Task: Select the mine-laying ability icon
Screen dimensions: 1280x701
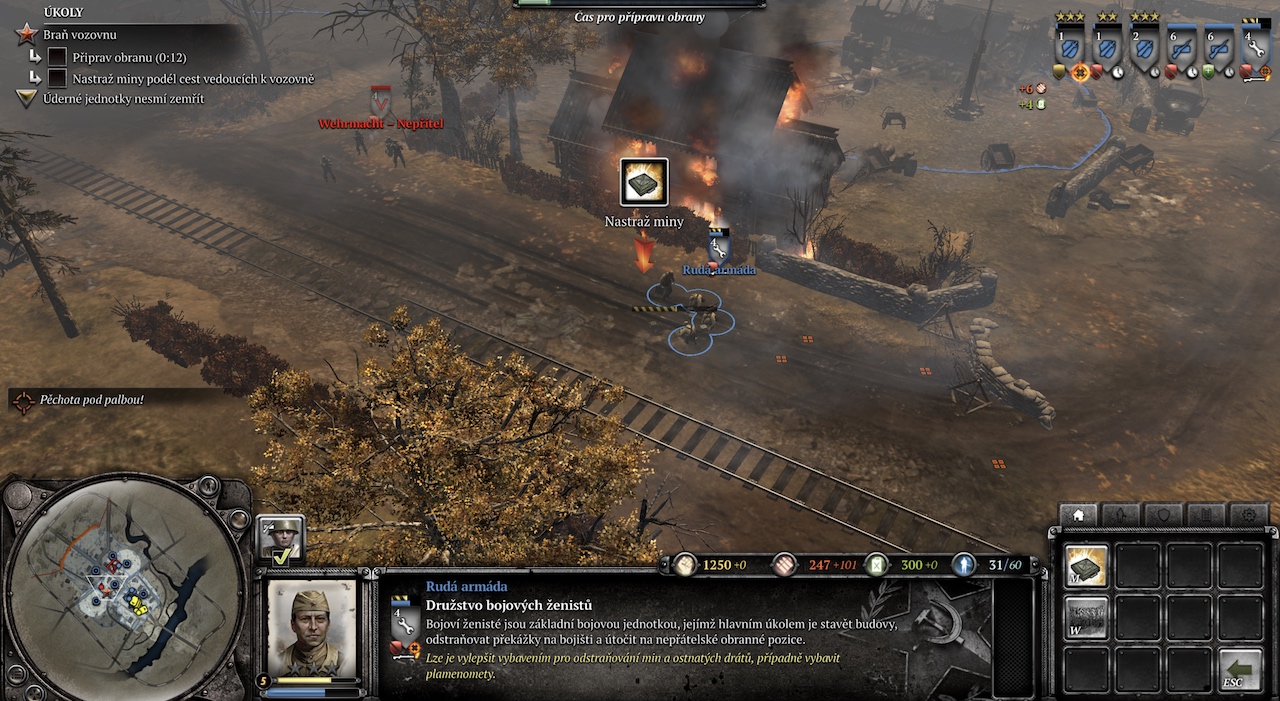Action: [1085, 566]
